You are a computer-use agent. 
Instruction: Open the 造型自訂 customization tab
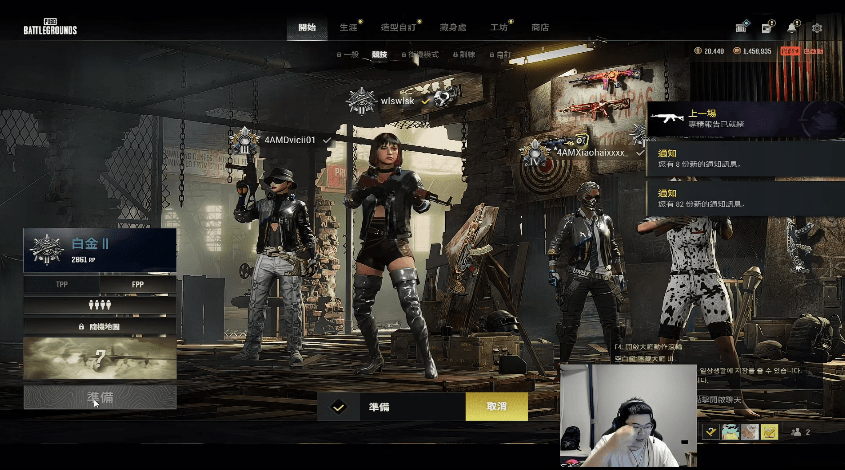pyautogui.click(x=400, y=27)
